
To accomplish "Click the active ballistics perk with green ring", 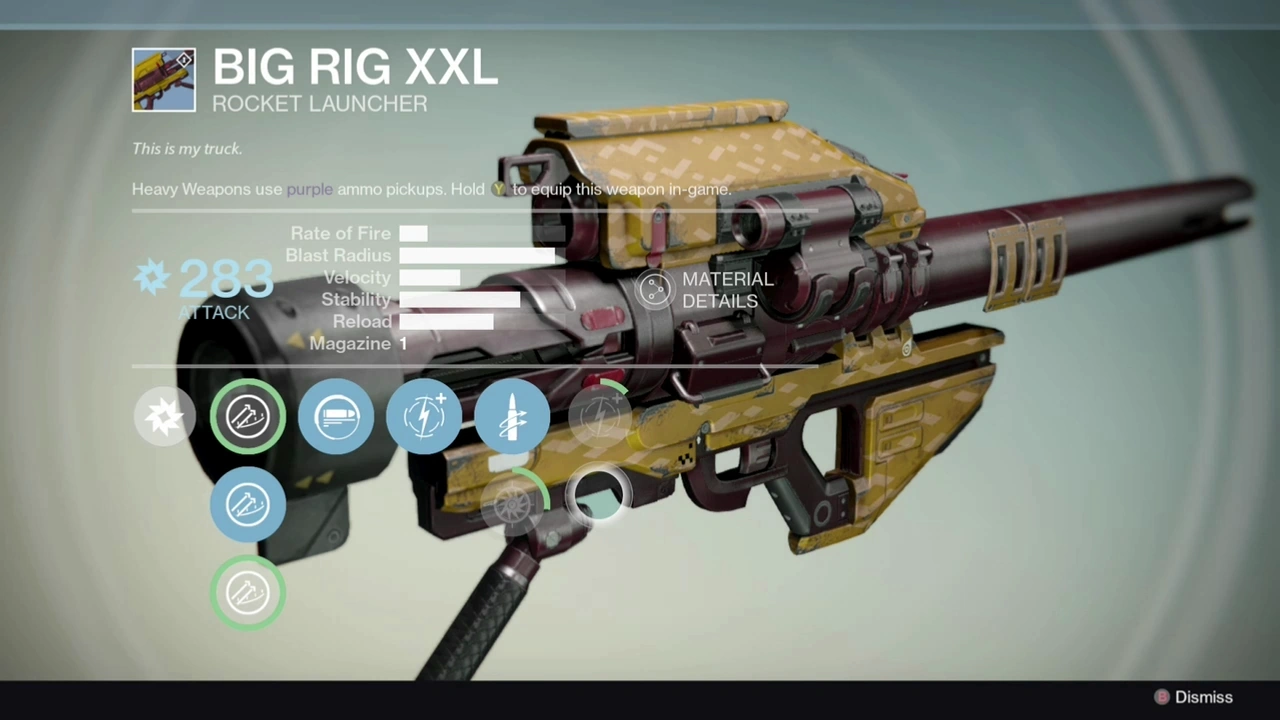I will (x=247, y=416).
